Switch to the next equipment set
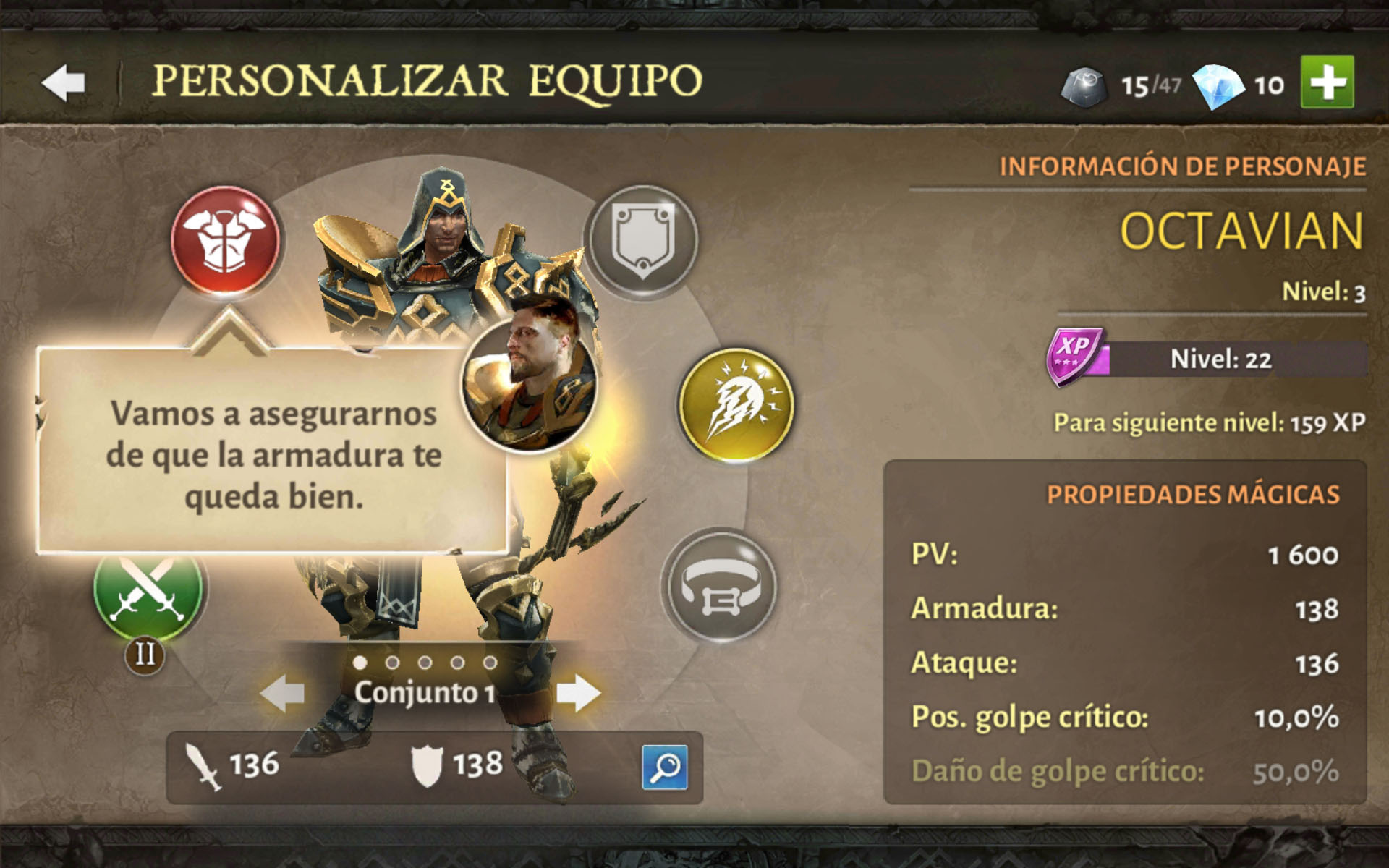Viewport: 1389px width, 868px height. [578, 693]
